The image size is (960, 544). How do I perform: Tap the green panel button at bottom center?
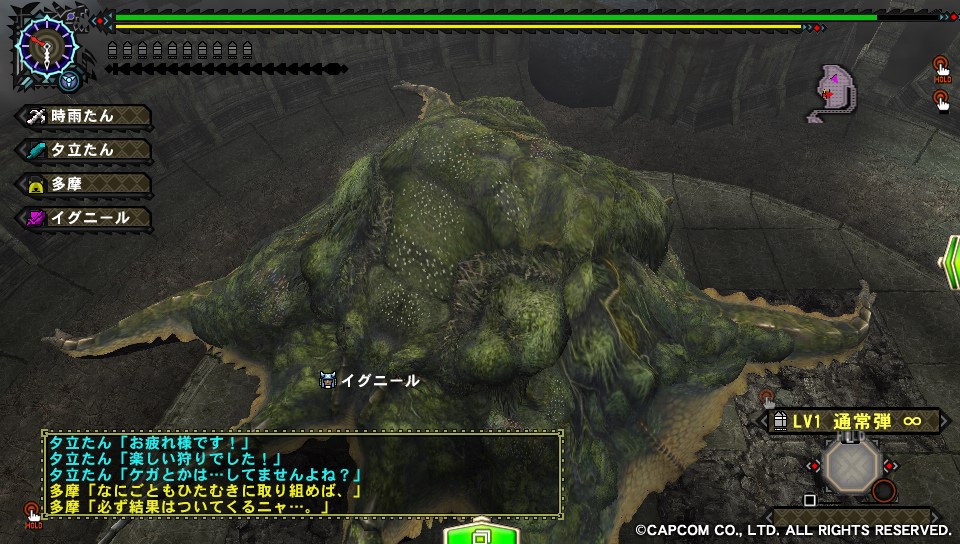point(479,531)
